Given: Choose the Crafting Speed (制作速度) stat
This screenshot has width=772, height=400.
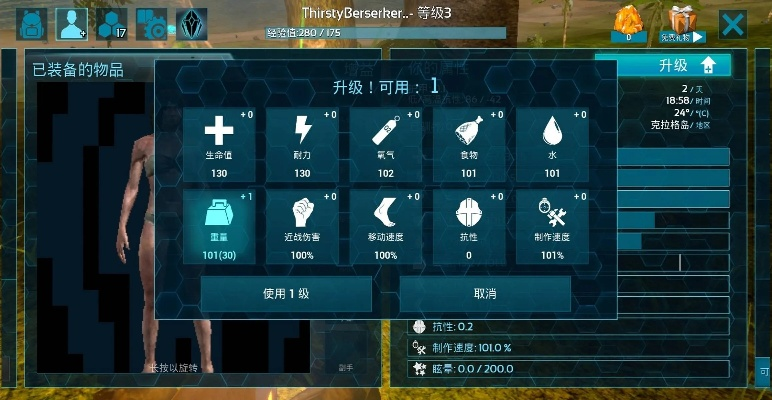Looking at the screenshot, I should (552, 227).
